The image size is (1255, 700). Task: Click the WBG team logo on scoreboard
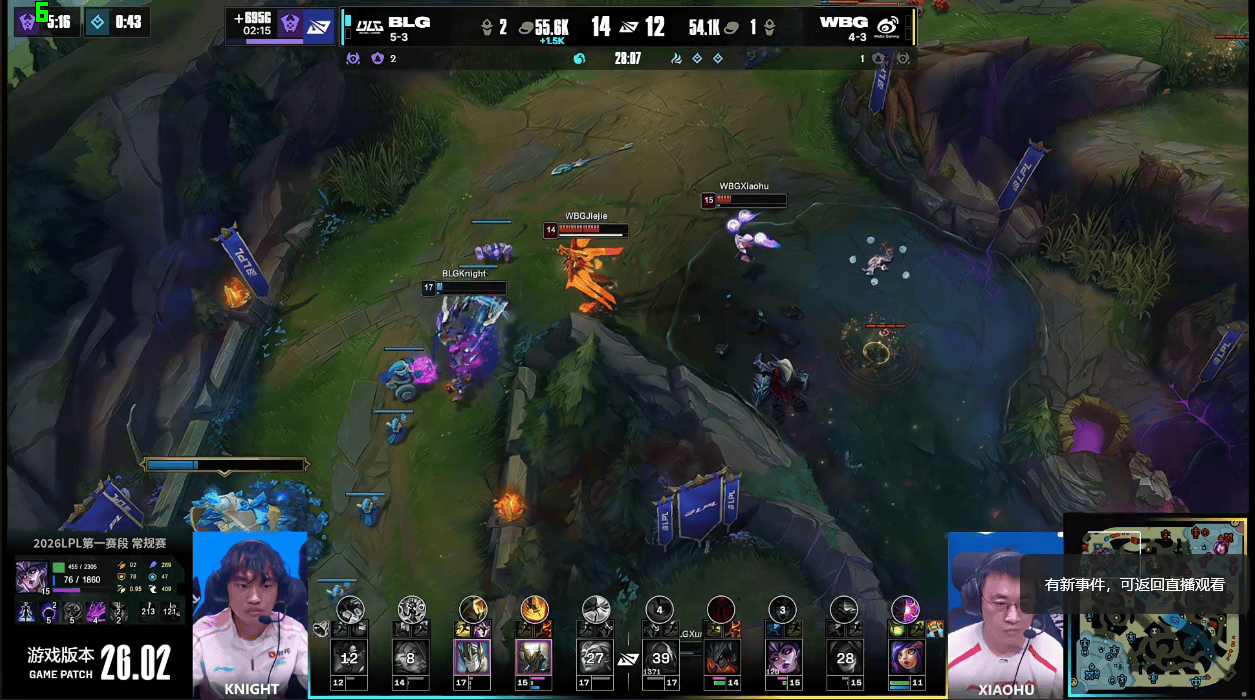pyautogui.click(x=886, y=26)
